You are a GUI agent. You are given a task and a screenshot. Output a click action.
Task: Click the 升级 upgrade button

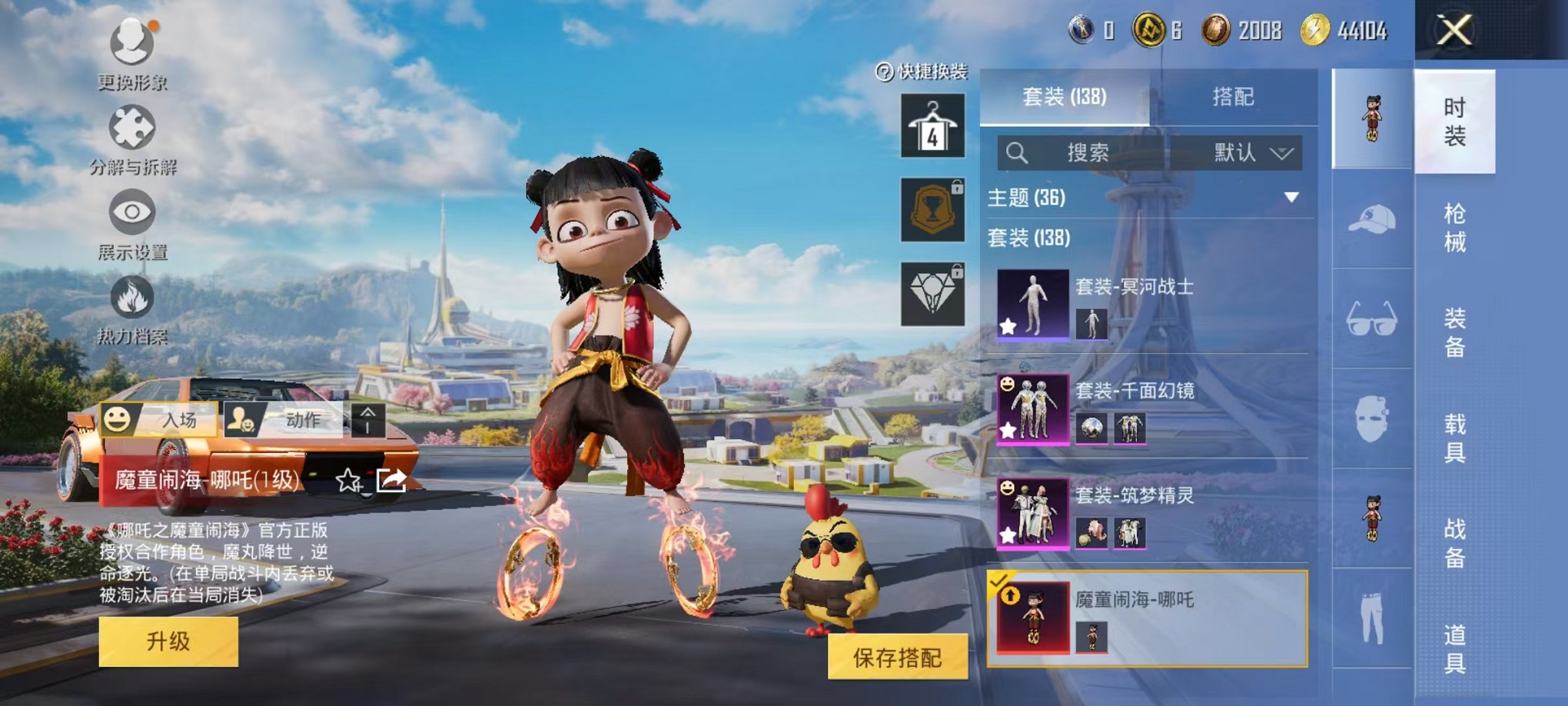pyautogui.click(x=168, y=641)
